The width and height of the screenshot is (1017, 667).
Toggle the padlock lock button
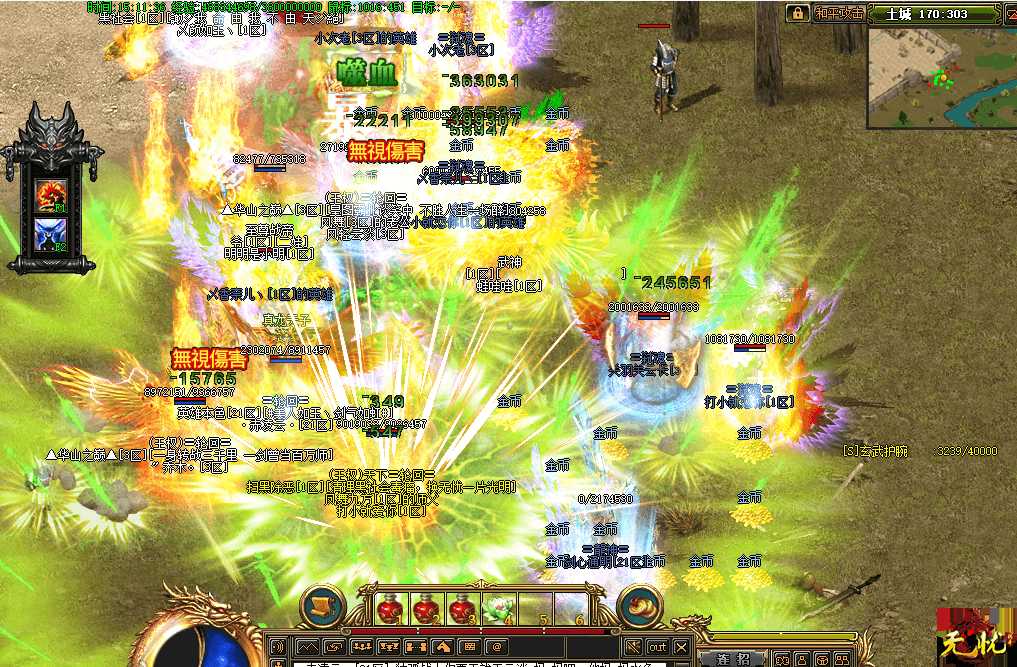[797, 13]
